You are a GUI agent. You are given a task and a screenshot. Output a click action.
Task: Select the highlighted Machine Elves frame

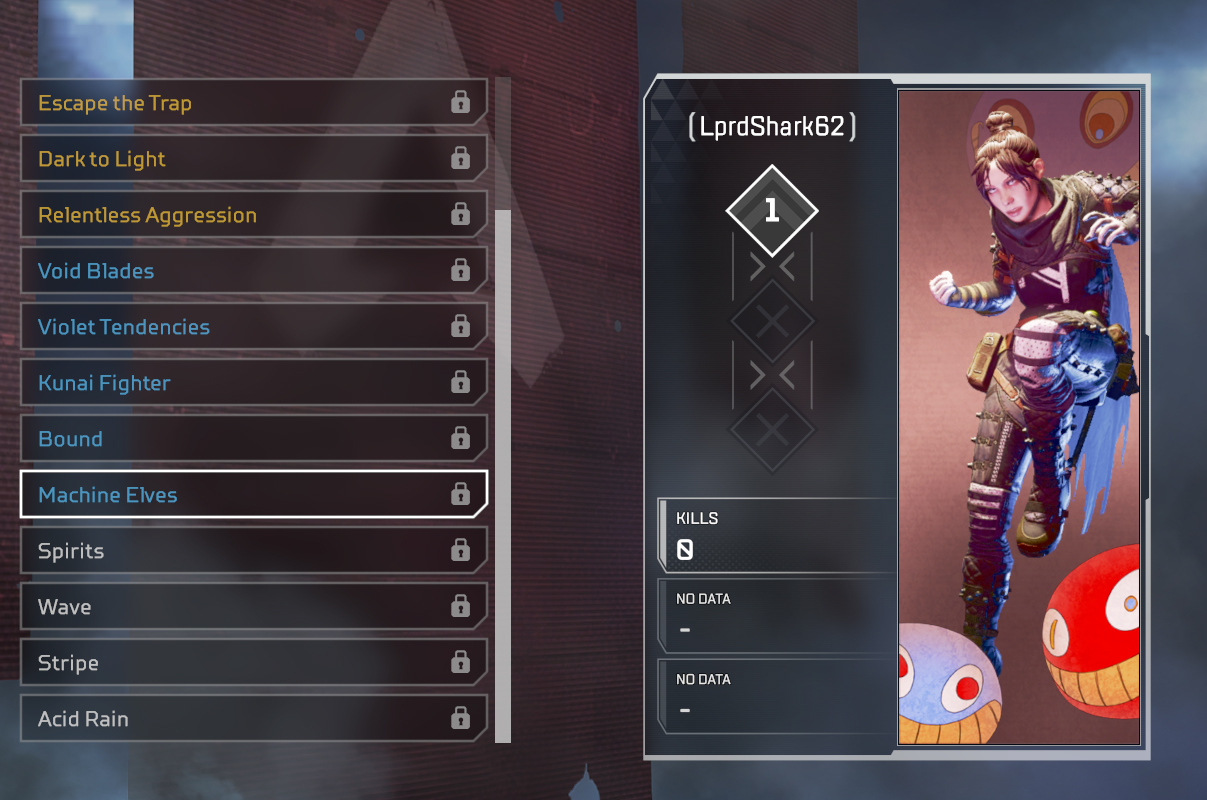[253, 495]
